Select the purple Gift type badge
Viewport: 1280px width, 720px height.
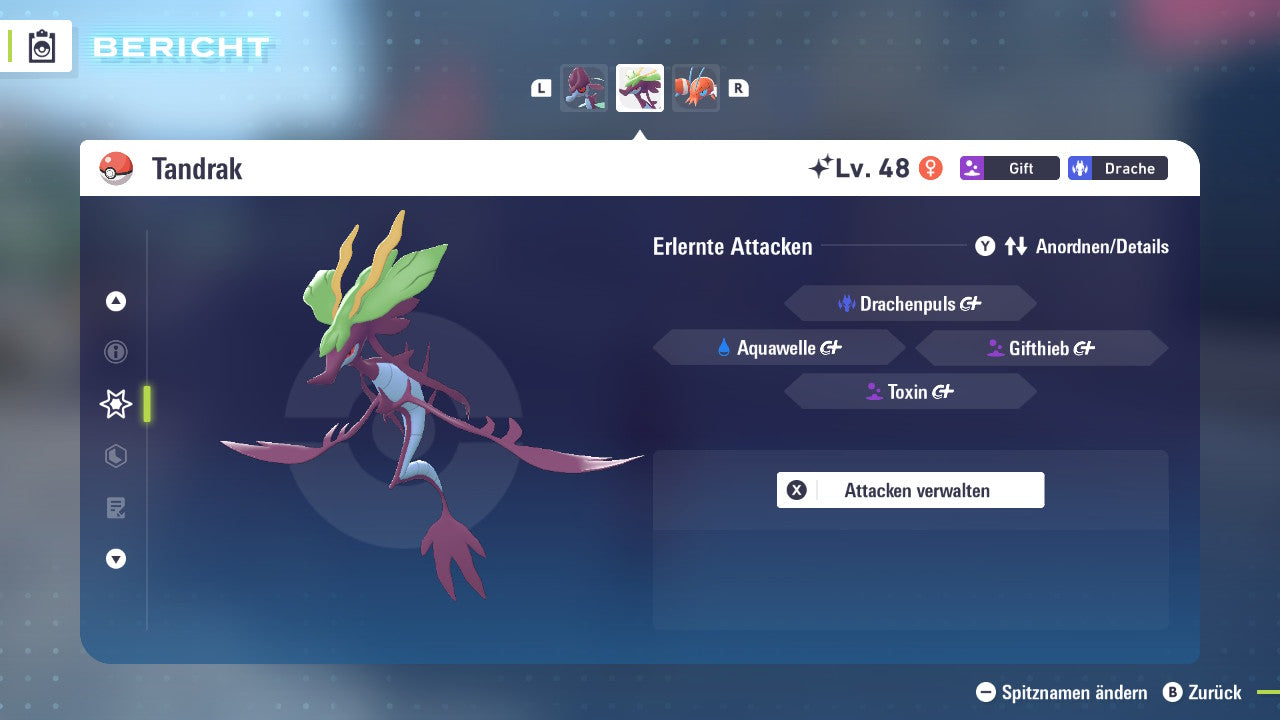pos(1009,168)
